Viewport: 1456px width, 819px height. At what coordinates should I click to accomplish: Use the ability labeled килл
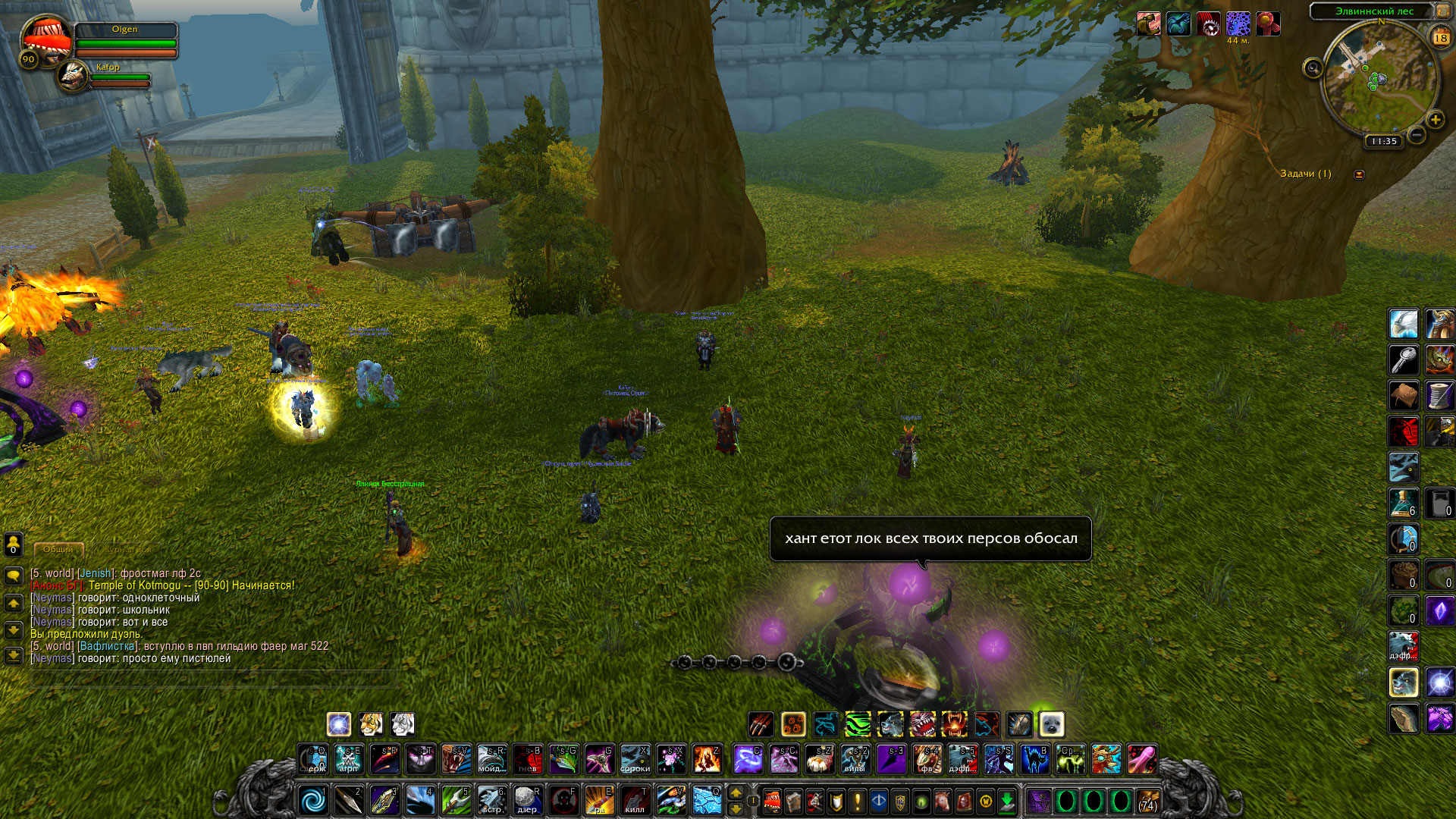tap(635, 800)
